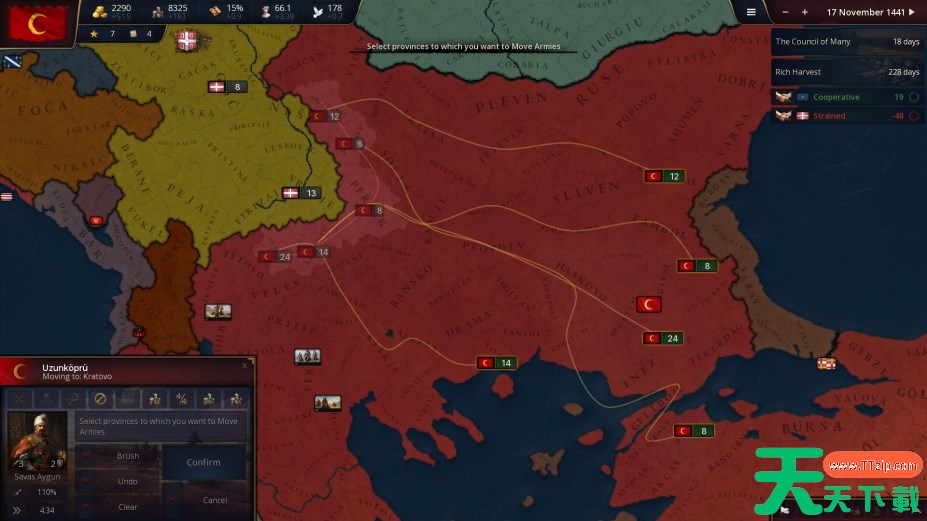This screenshot has height=521, width=927.
Task: Increase game speed with plus button
Action: 805,12
